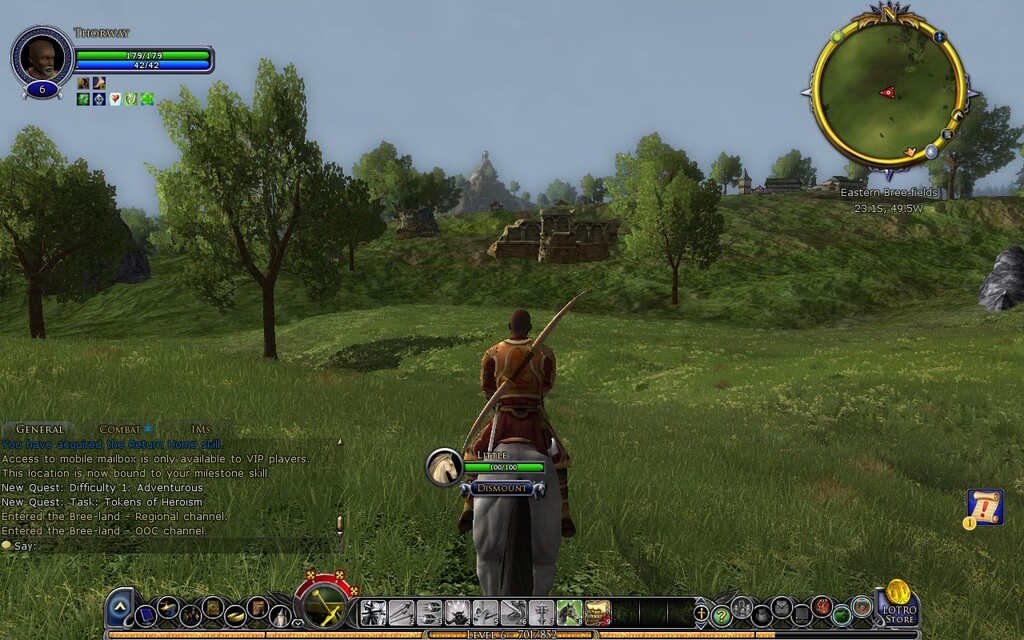The height and width of the screenshot is (640, 1024).
Task: Open the quest alert scroll icon
Action: pos(985,506)
